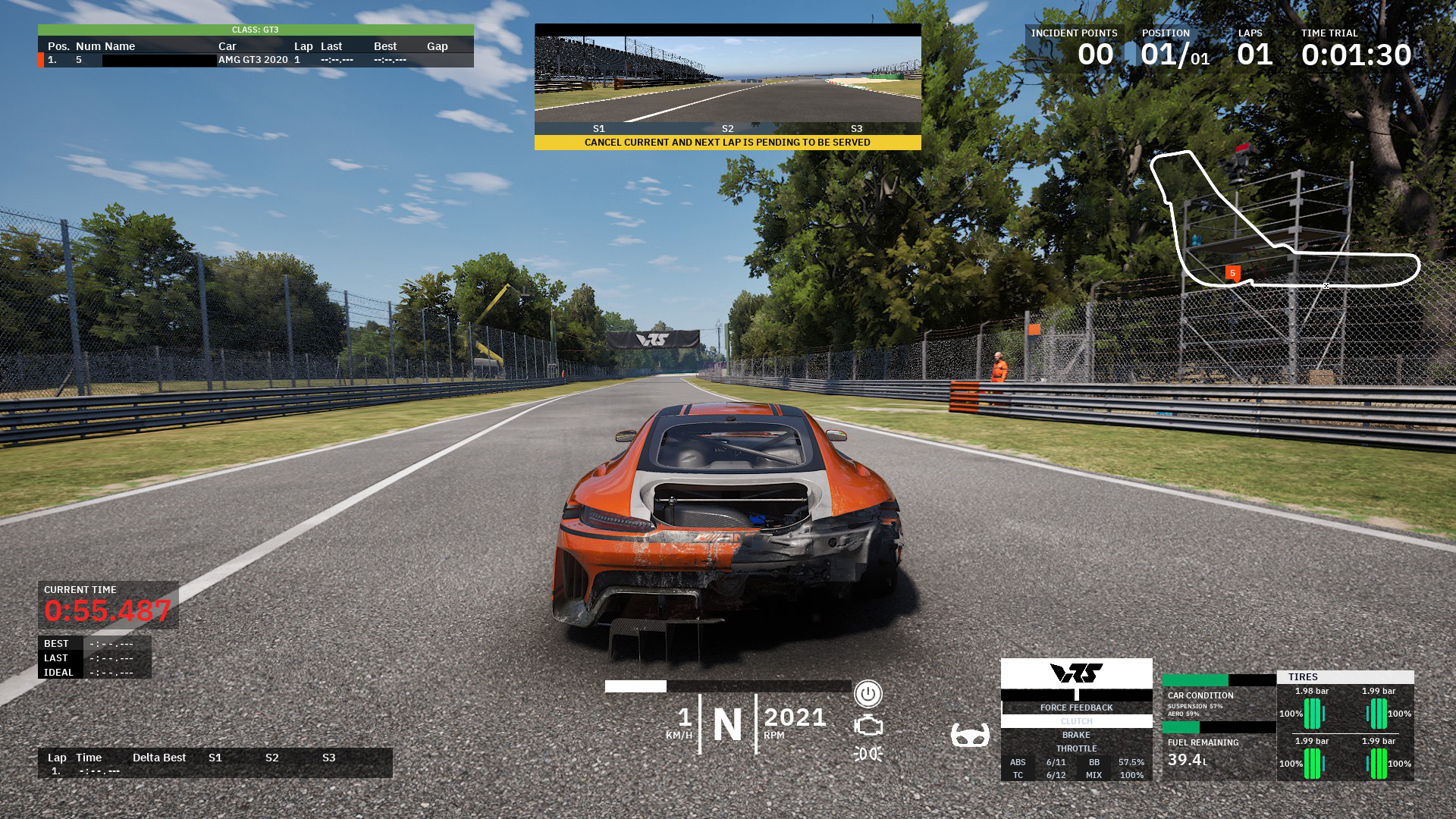This screenshot has height=819, width=1456.
Task: Select car 5 marker on track map
Action: pos(1232,273)
